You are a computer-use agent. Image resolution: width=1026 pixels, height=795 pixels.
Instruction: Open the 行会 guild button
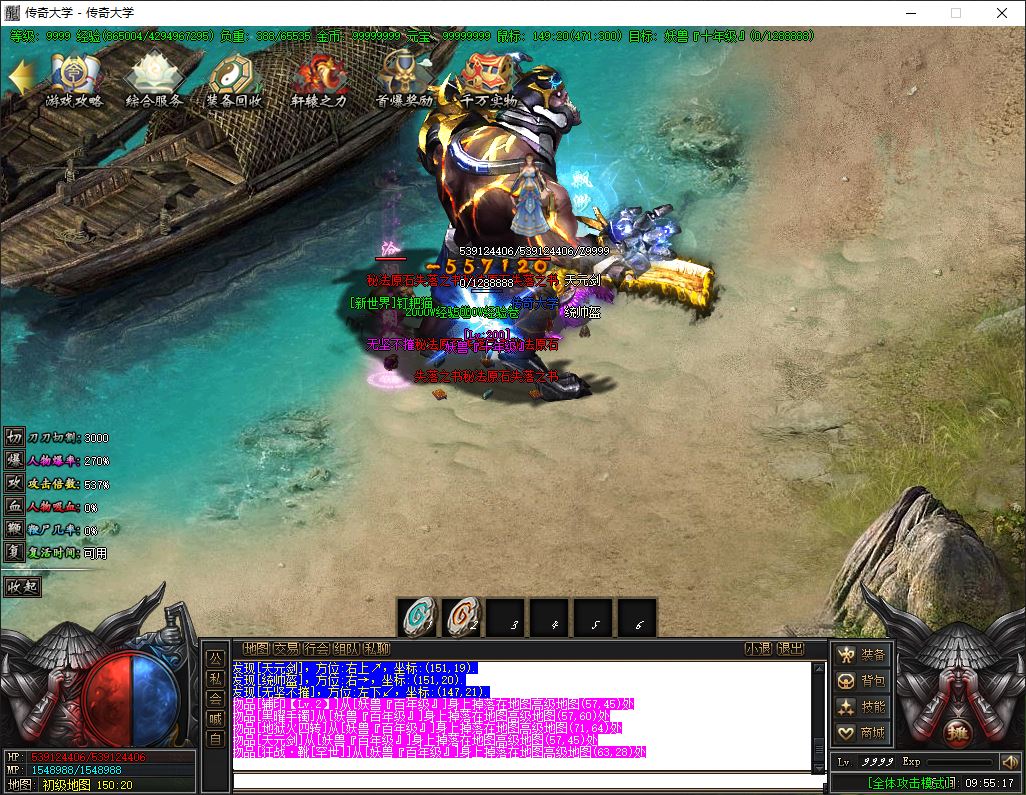[316, 648]
